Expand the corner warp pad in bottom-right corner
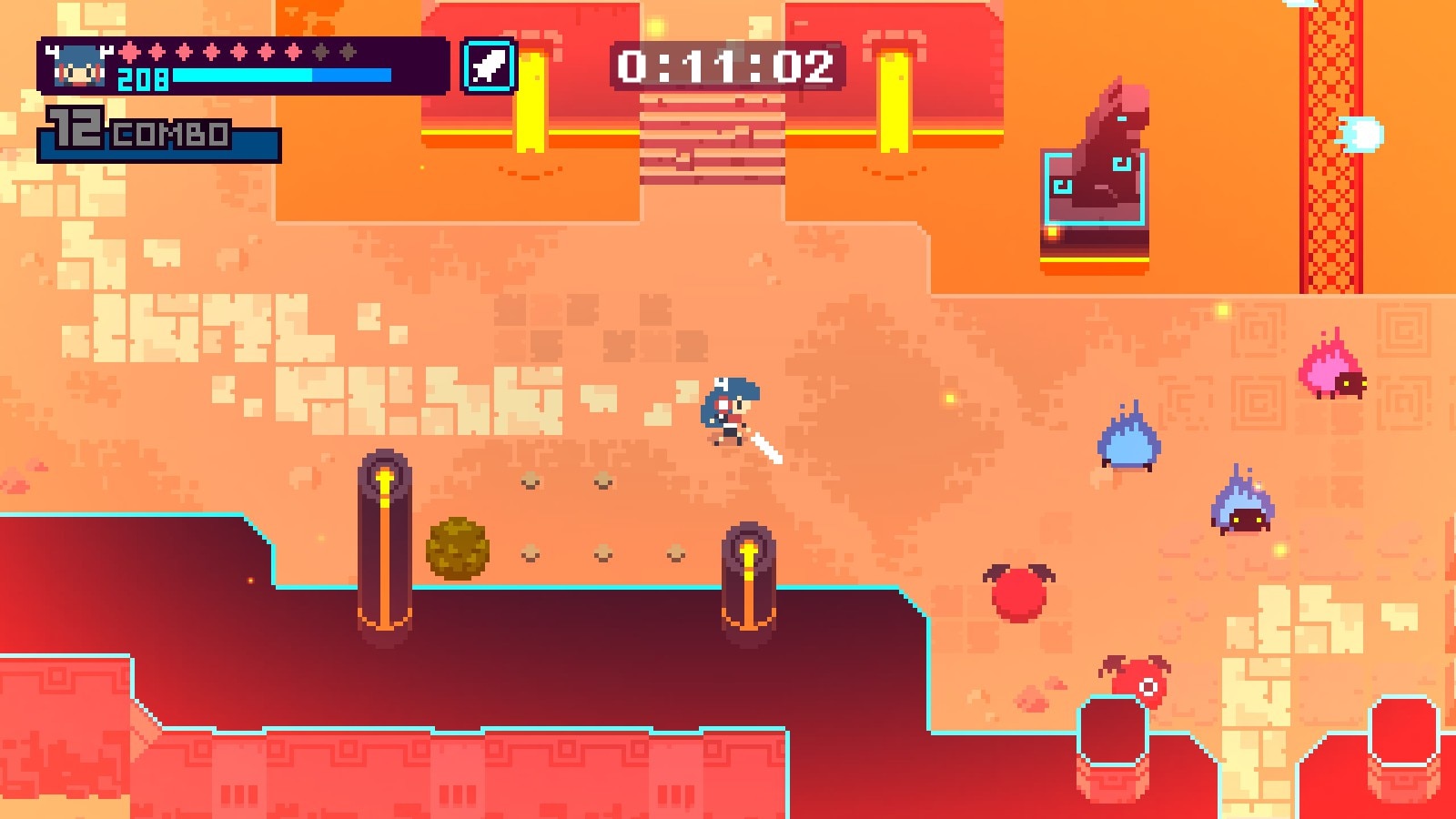The image size is (1456, 819). tap(1403, 742)
